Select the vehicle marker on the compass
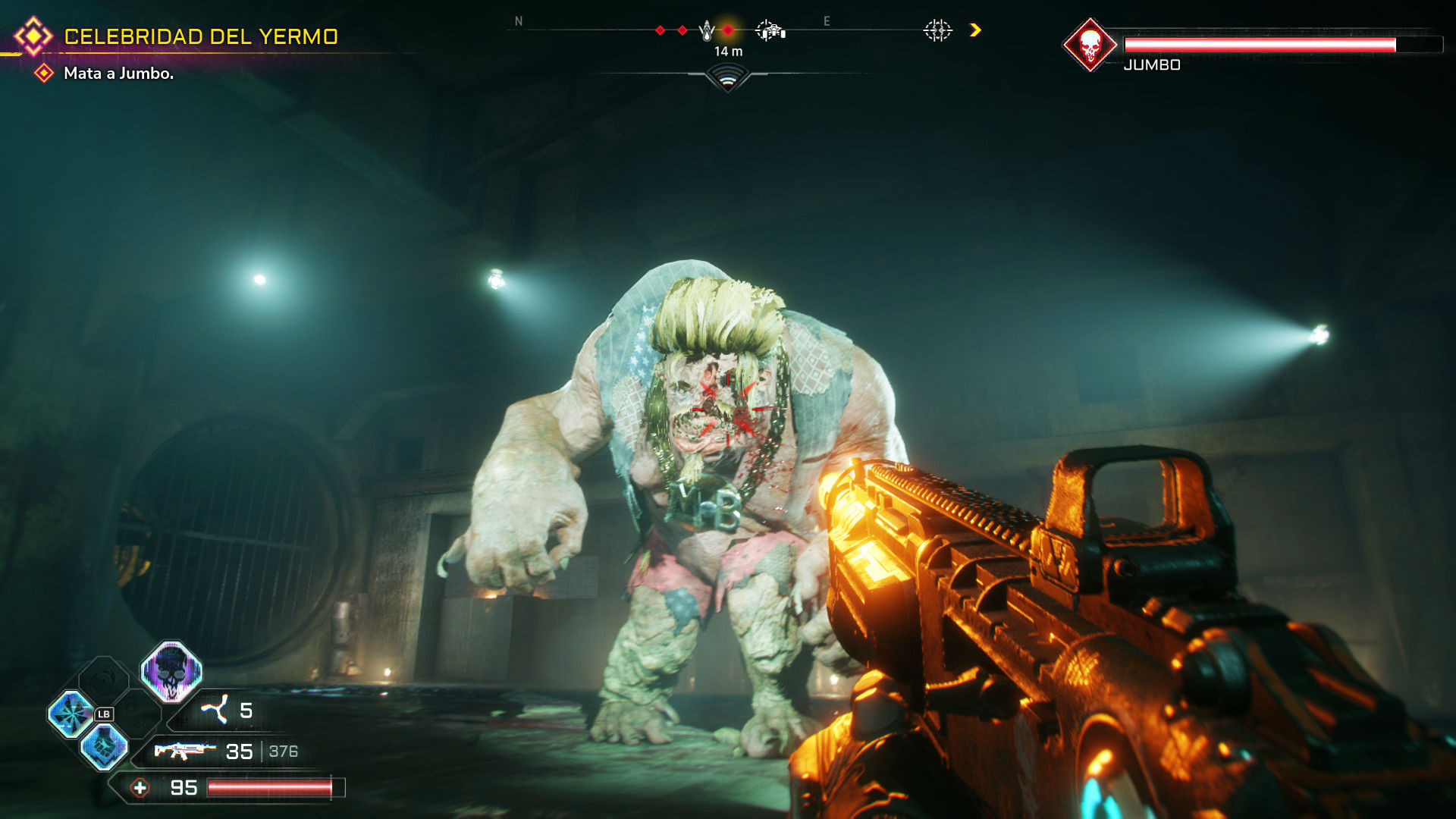 pos(770,30)
